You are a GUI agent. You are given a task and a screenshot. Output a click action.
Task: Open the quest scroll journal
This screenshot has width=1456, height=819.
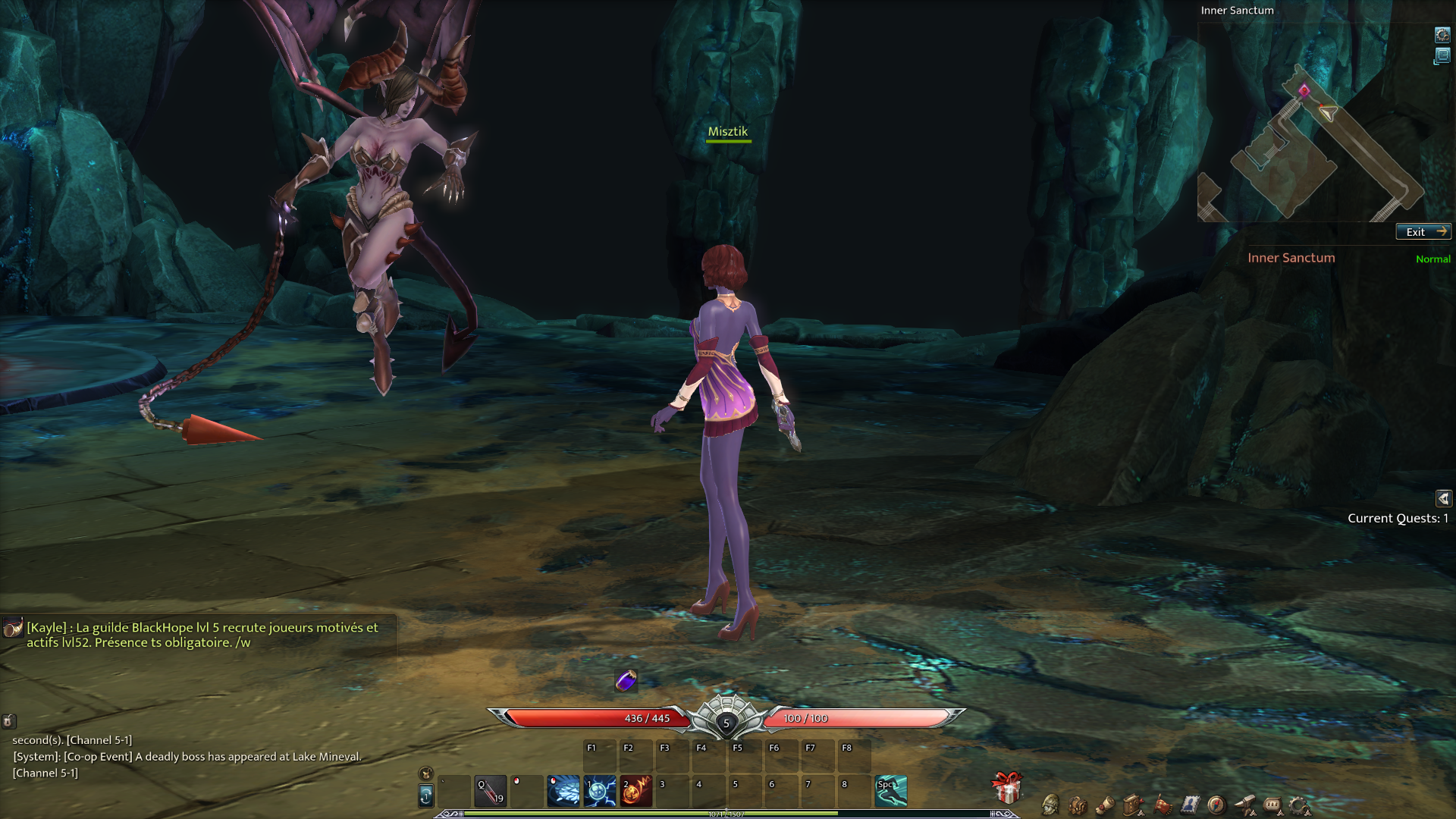click(1106, 805)
